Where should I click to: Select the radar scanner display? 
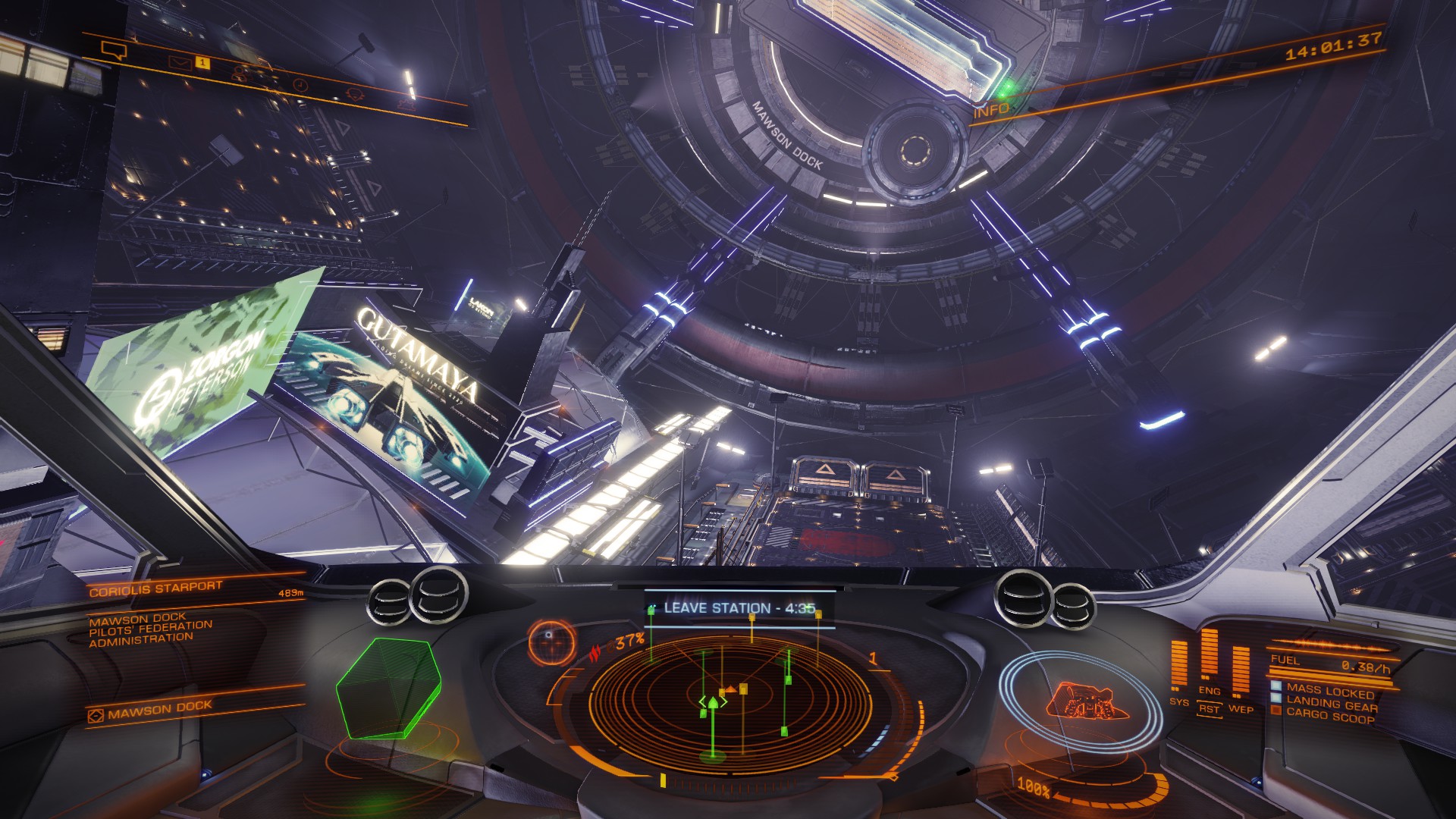pos(719,698)
